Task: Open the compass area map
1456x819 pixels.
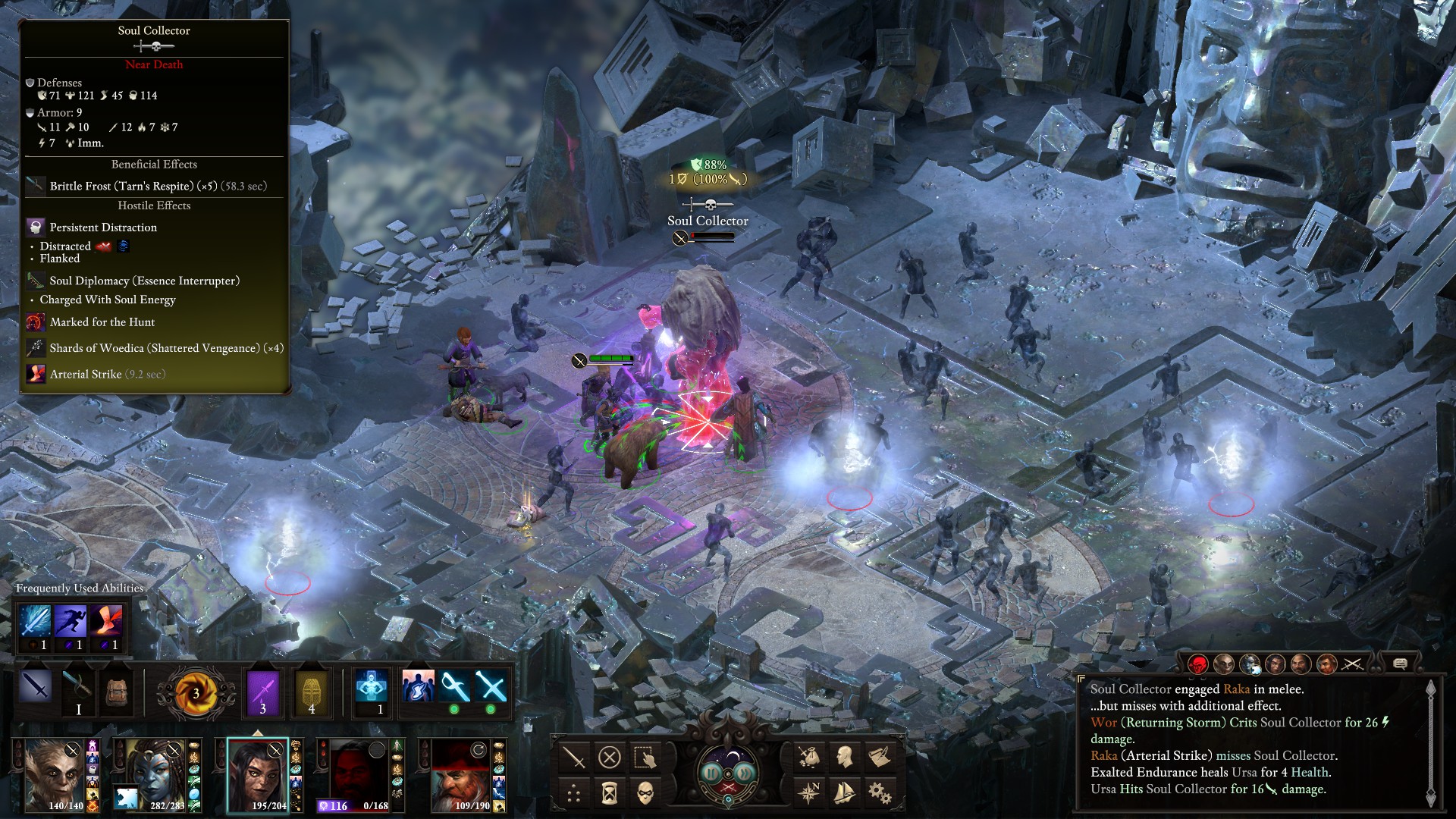Action: point(808,793)
